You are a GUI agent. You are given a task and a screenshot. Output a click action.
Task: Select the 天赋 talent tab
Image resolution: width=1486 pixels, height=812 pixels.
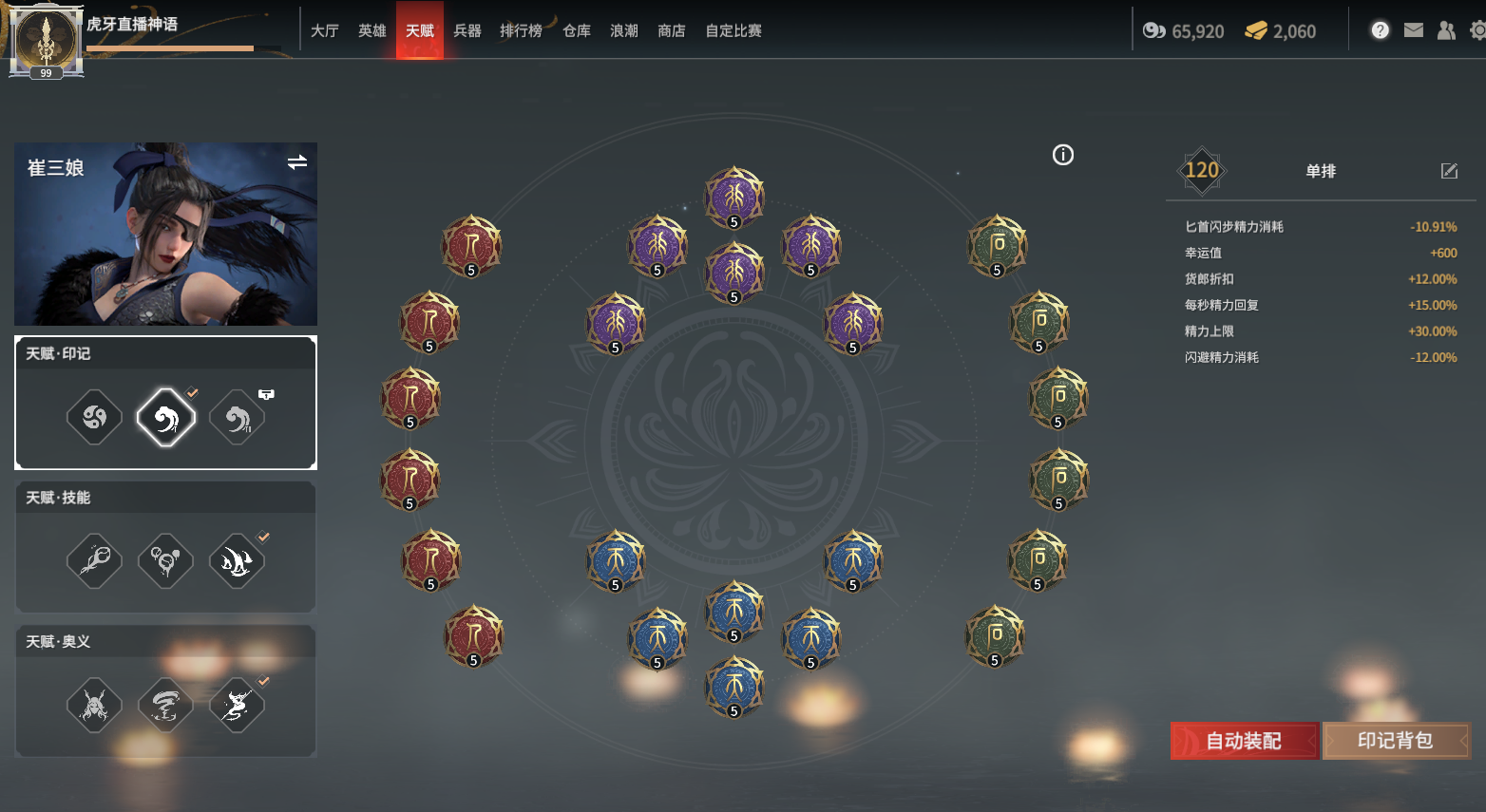point(420,30)
